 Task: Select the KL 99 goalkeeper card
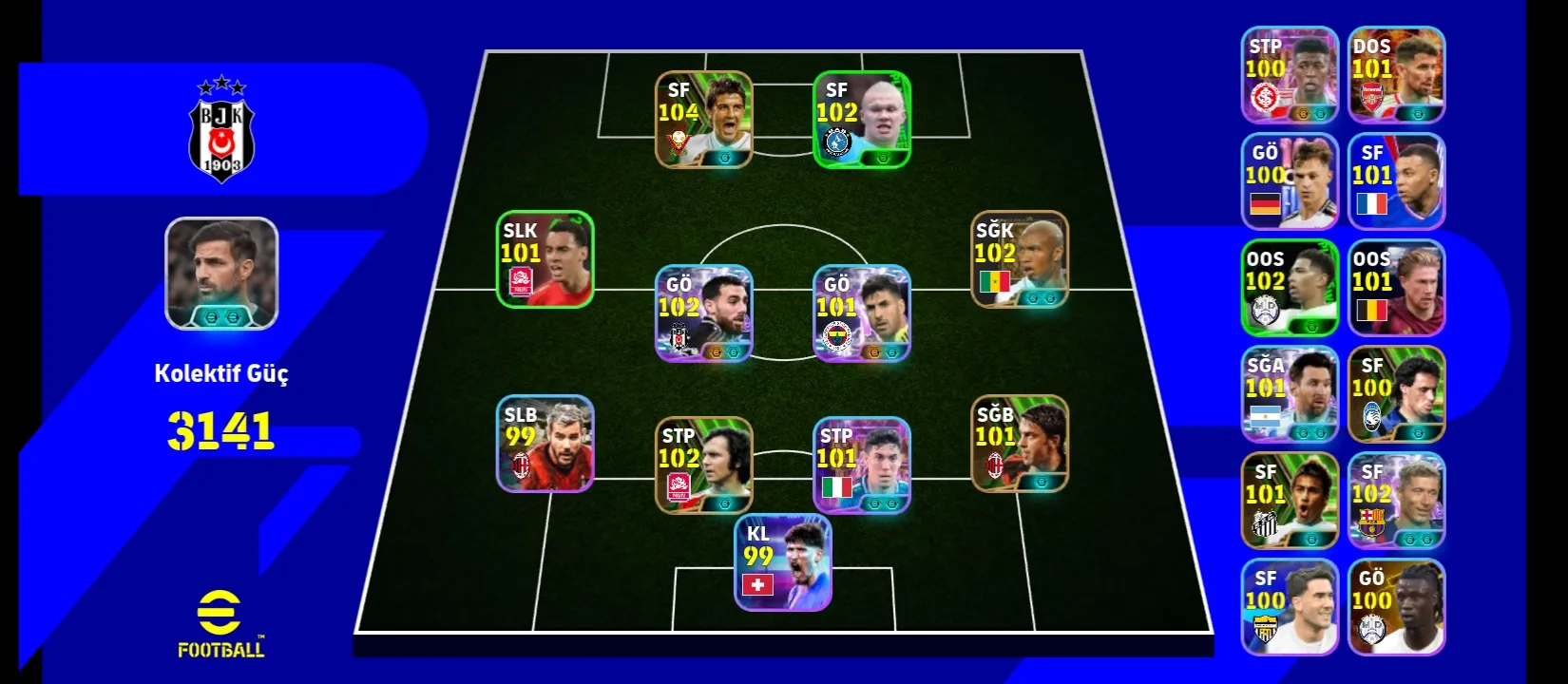783,562
